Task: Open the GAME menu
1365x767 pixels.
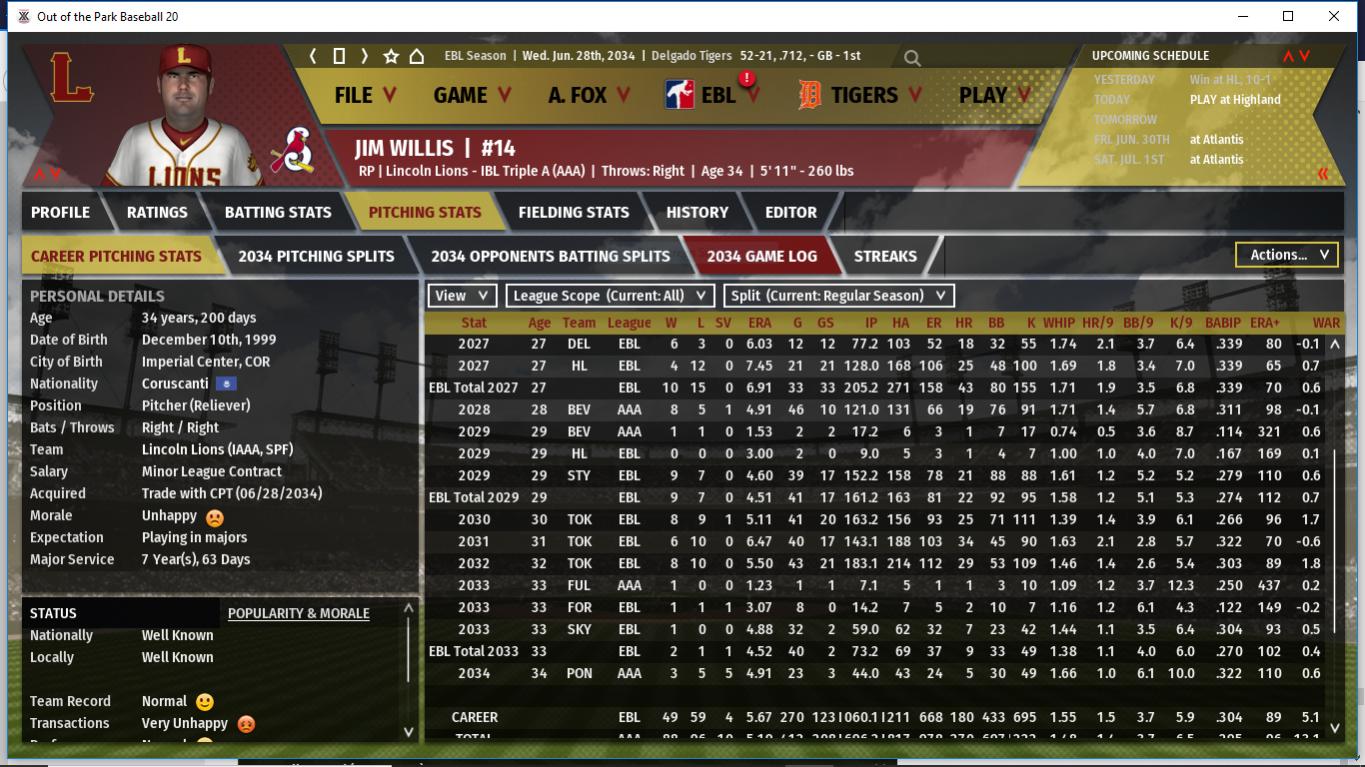Action: (472, 95)
